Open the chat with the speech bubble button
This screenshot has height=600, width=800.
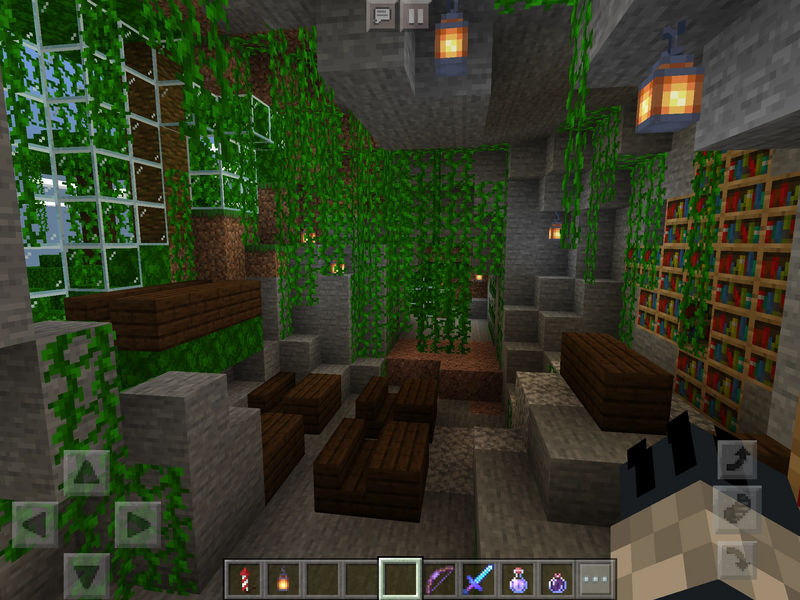381,15
